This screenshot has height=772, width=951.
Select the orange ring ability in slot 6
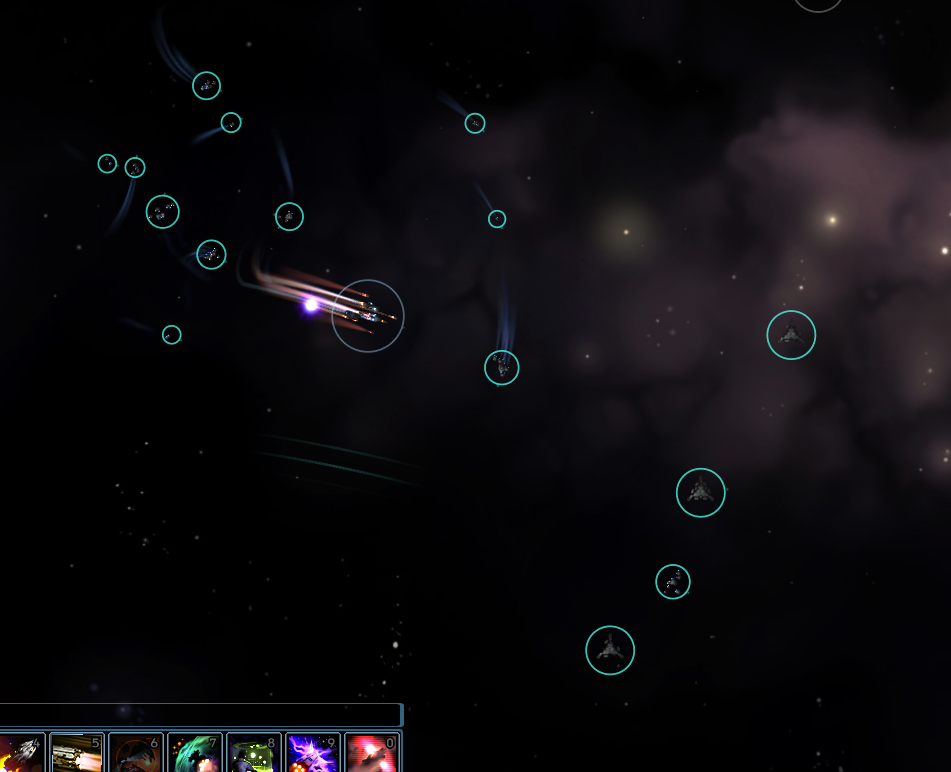tap(135, 753)
